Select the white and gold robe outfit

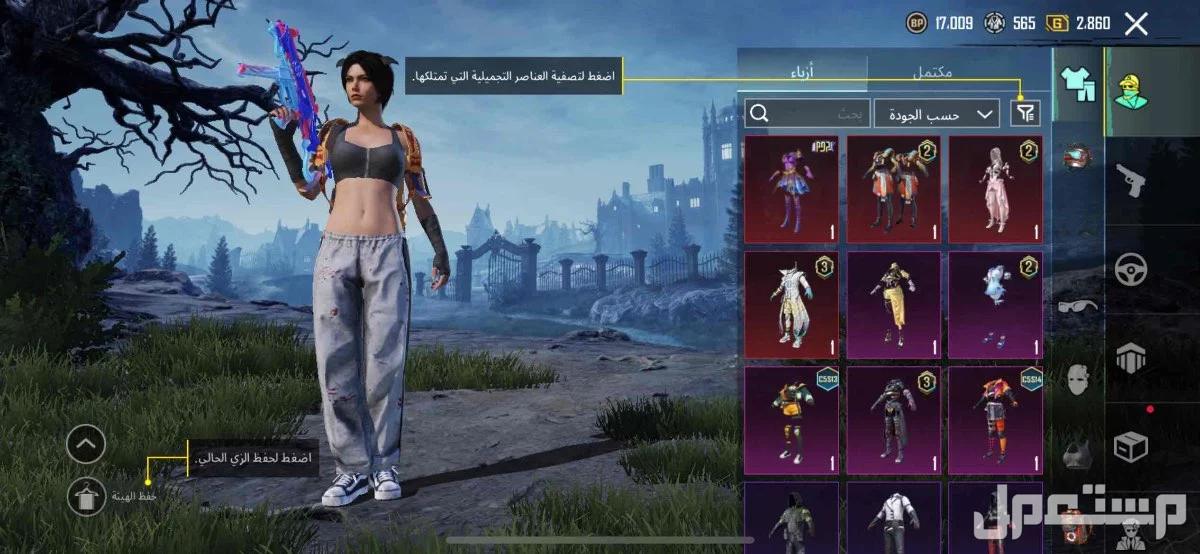pyautogui.click(x=792, y=305)
